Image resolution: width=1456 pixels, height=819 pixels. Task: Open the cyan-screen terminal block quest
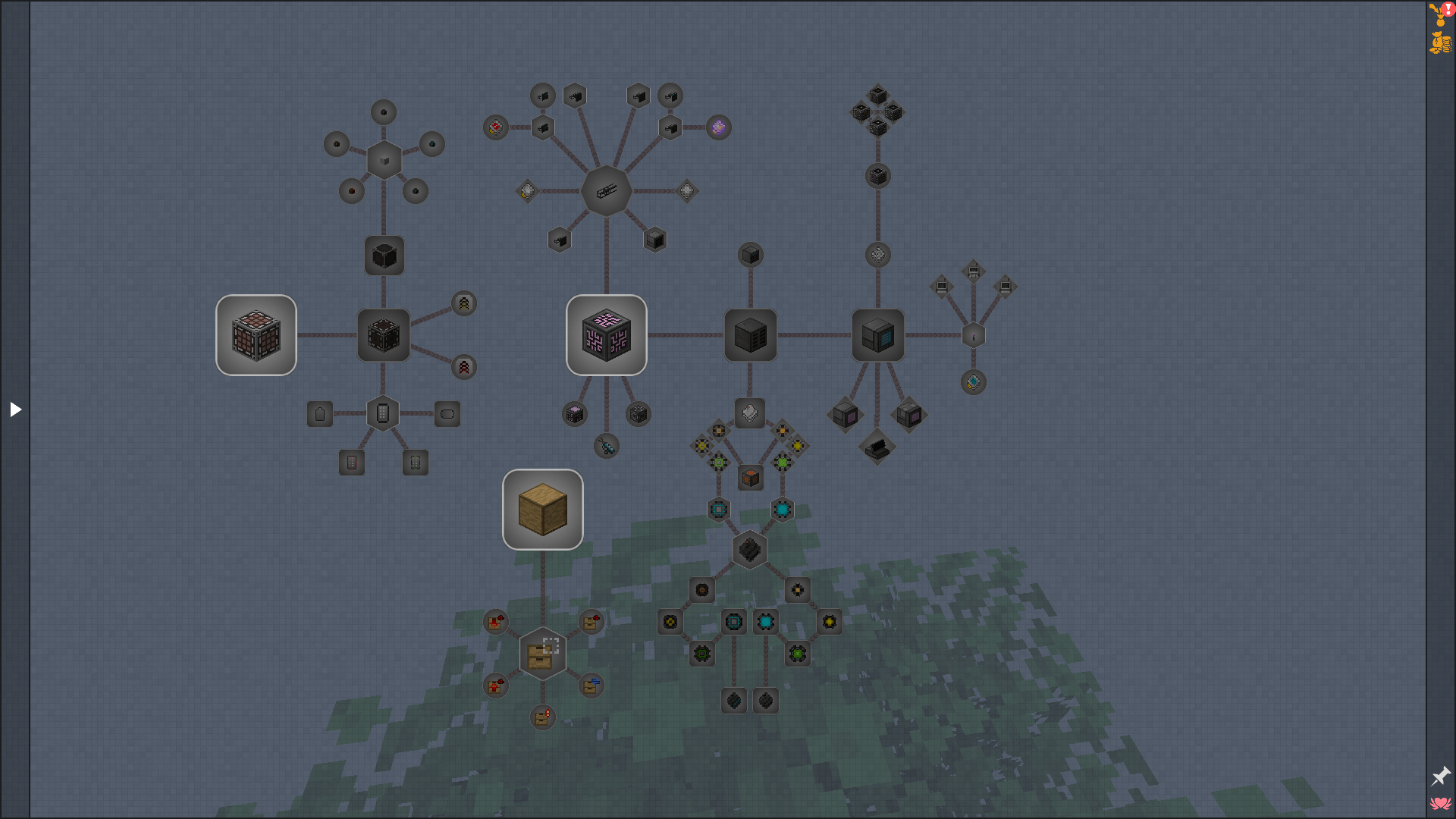coord(878,335)
